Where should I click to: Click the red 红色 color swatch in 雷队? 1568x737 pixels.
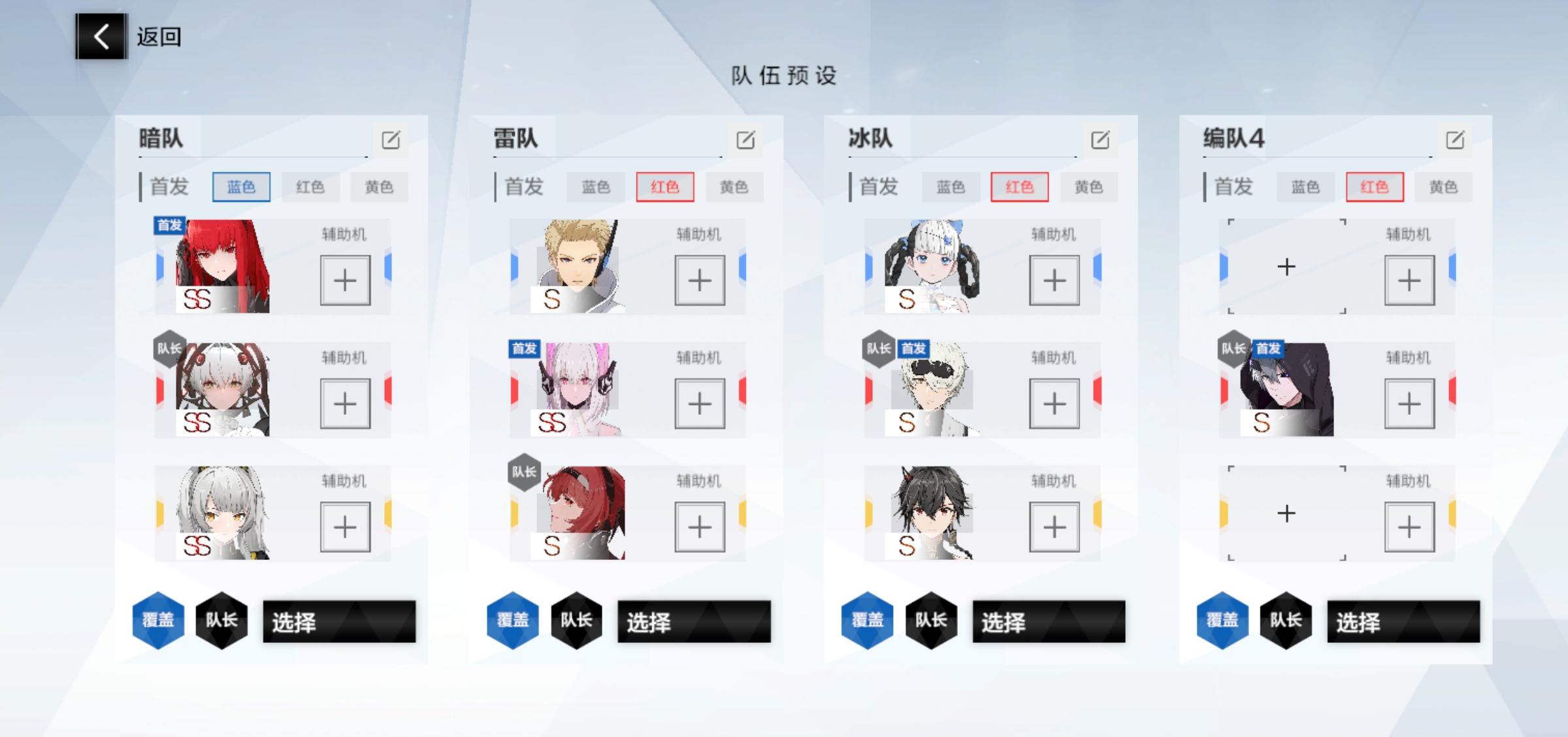coord(666,187)
